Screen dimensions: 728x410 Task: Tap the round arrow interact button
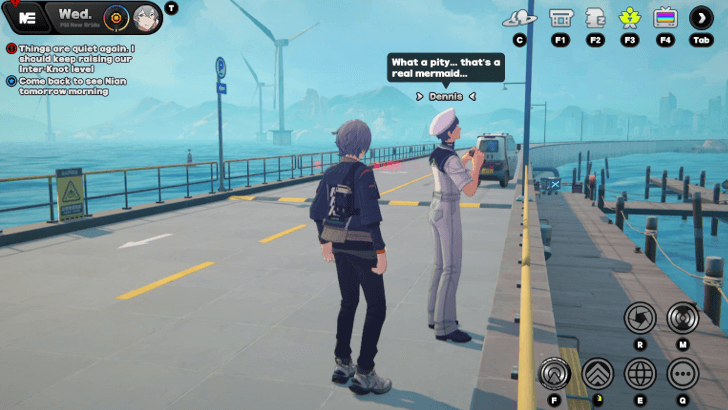point(553,374)
